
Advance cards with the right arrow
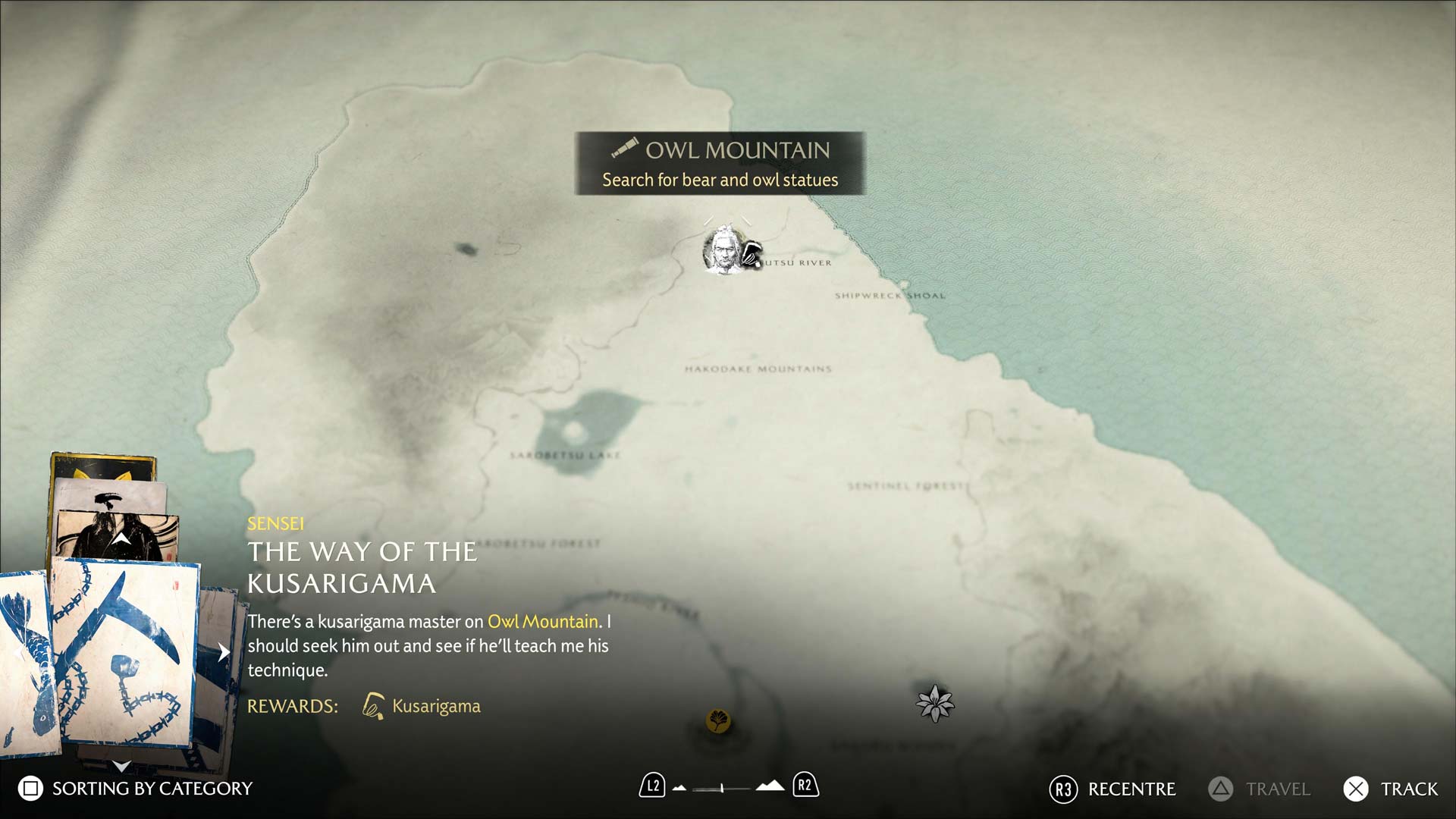point(224,652)
